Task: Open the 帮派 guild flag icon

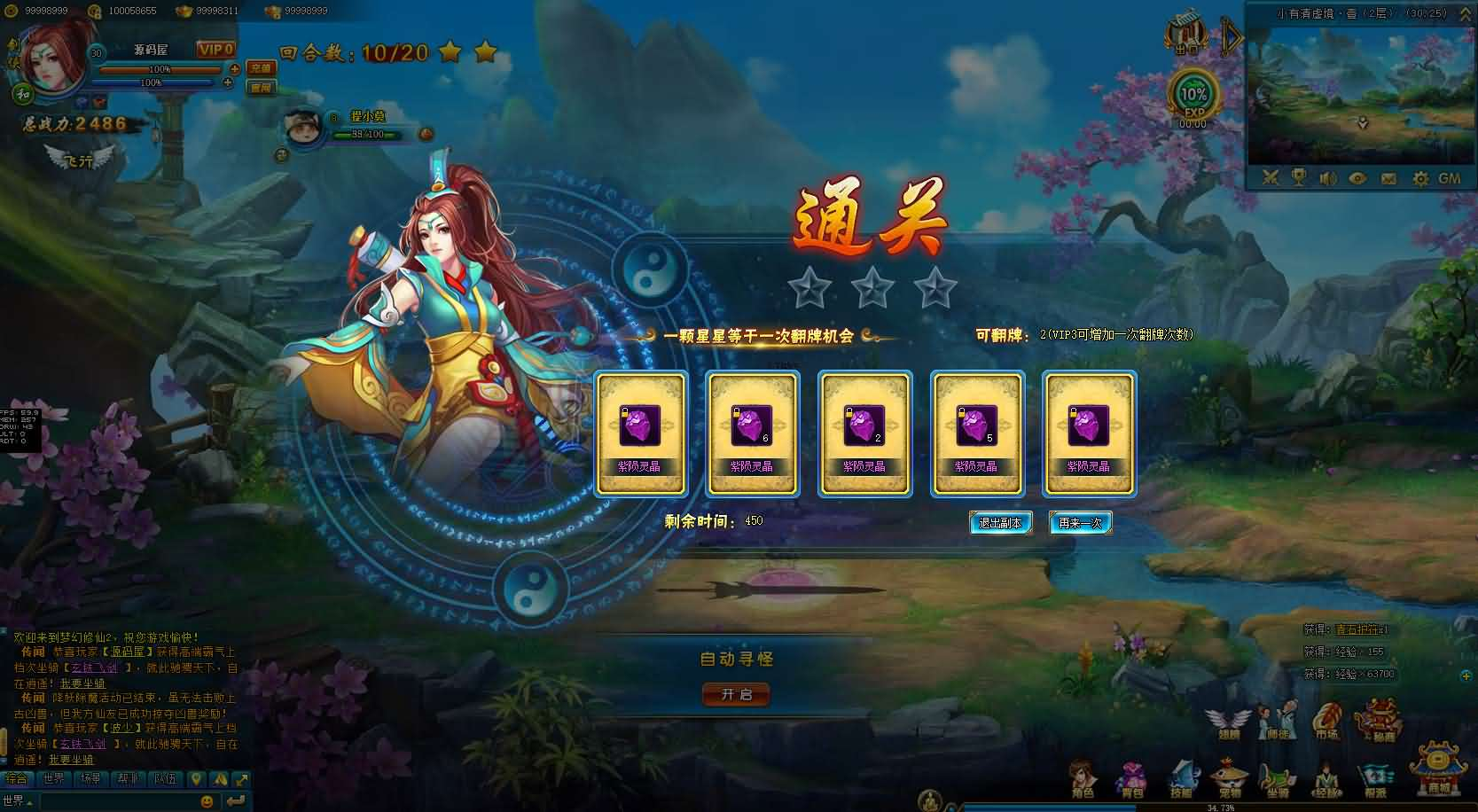Action: (1375, 775)
